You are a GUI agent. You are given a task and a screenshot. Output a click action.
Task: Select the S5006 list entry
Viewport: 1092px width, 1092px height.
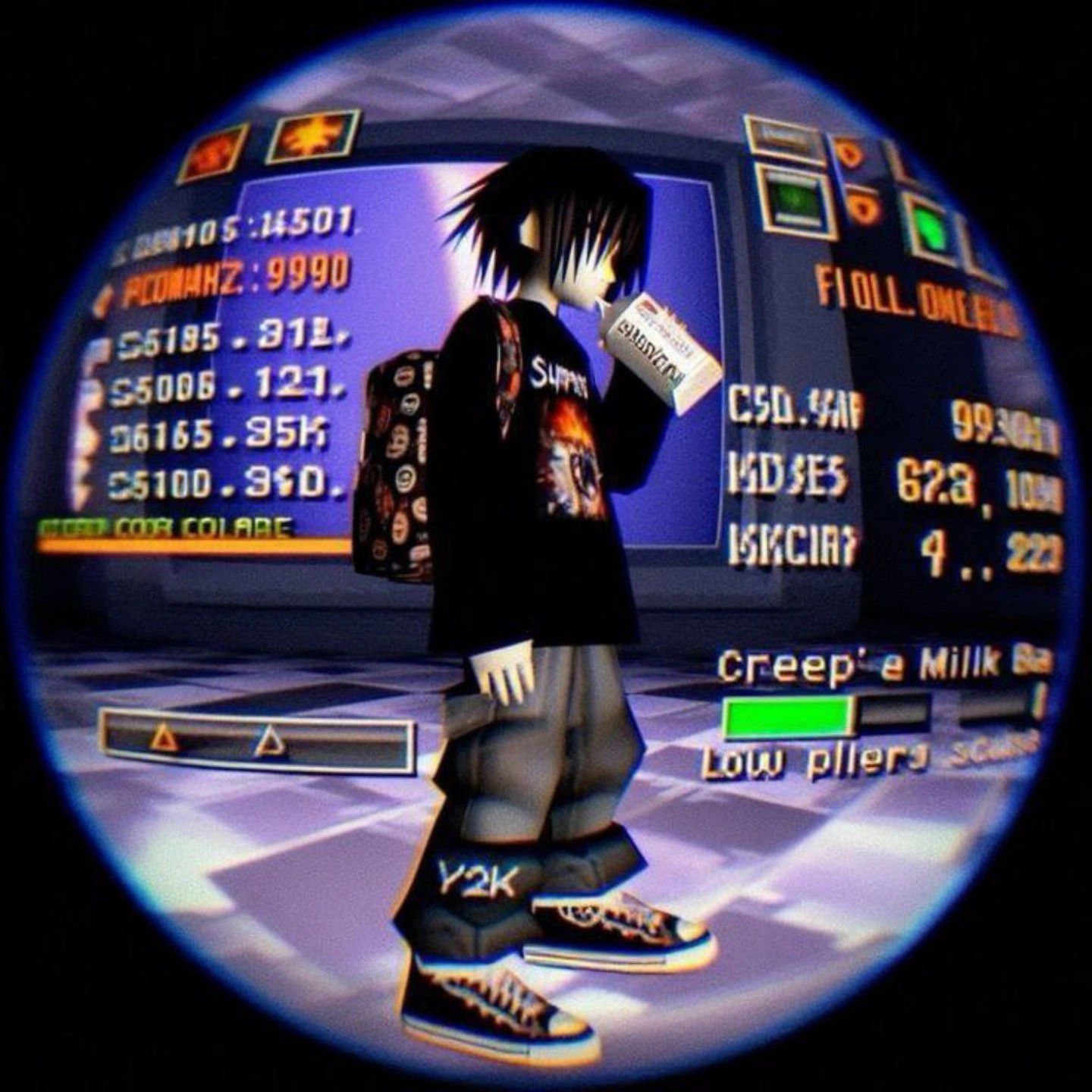pyautogui.click(x=227, y=388)
